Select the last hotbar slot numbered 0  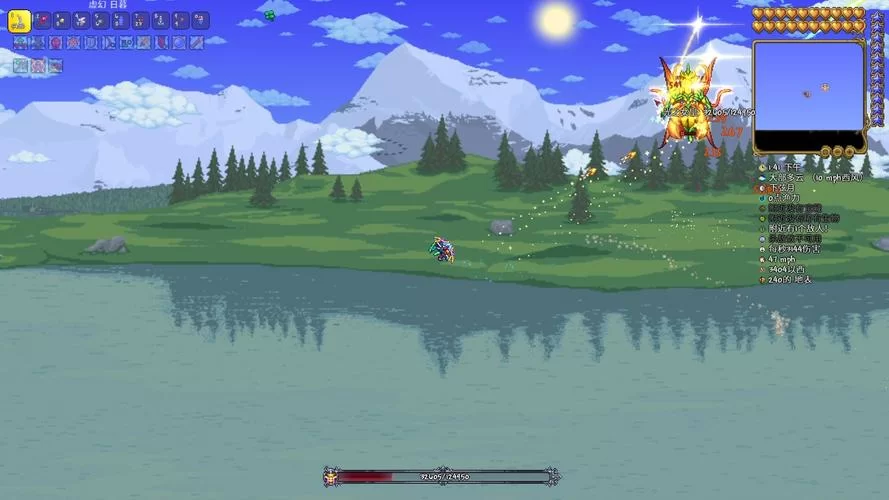201,21
